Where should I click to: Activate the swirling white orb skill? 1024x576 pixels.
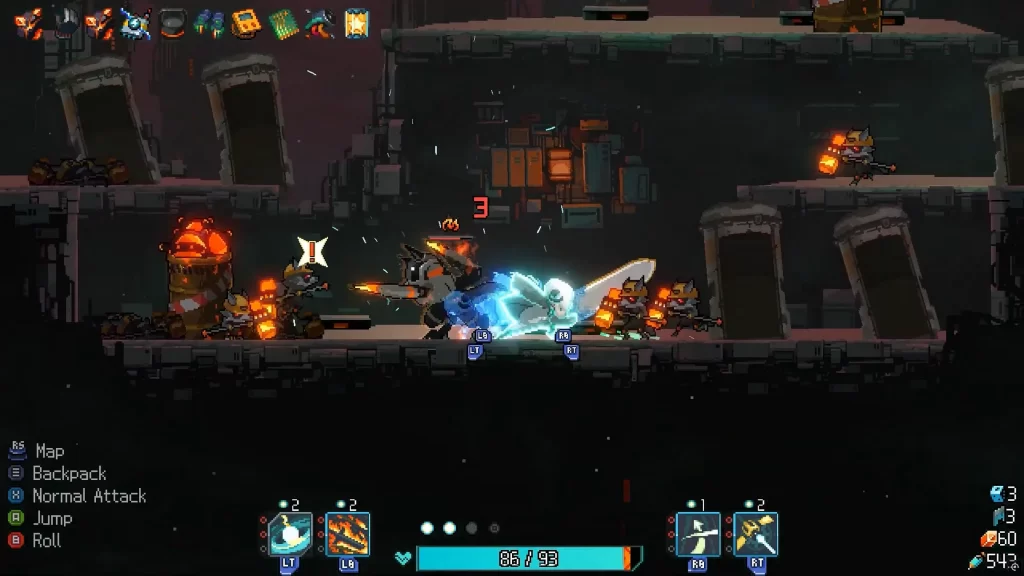[290, 534]
